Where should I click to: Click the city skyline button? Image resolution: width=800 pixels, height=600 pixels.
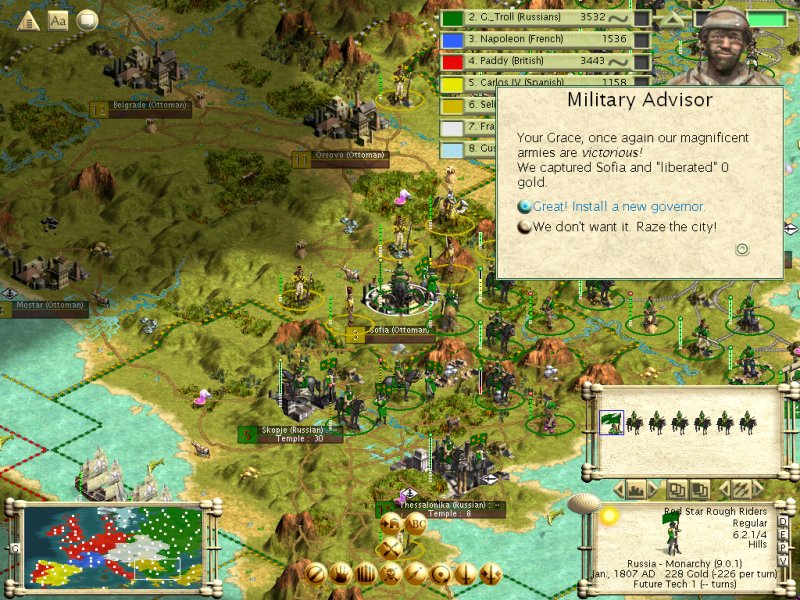[636, 489]
